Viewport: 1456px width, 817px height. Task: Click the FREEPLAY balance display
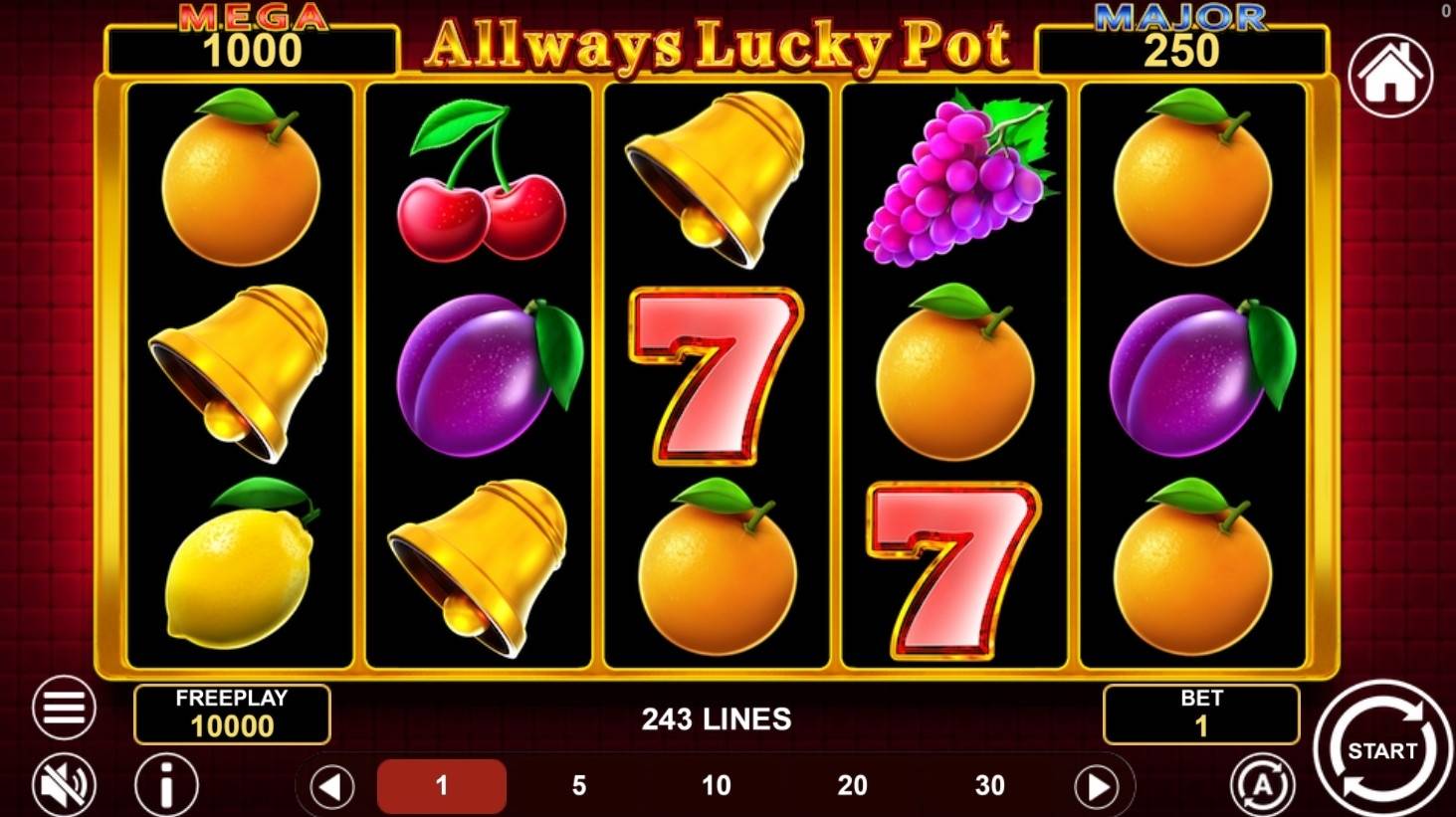233,713
